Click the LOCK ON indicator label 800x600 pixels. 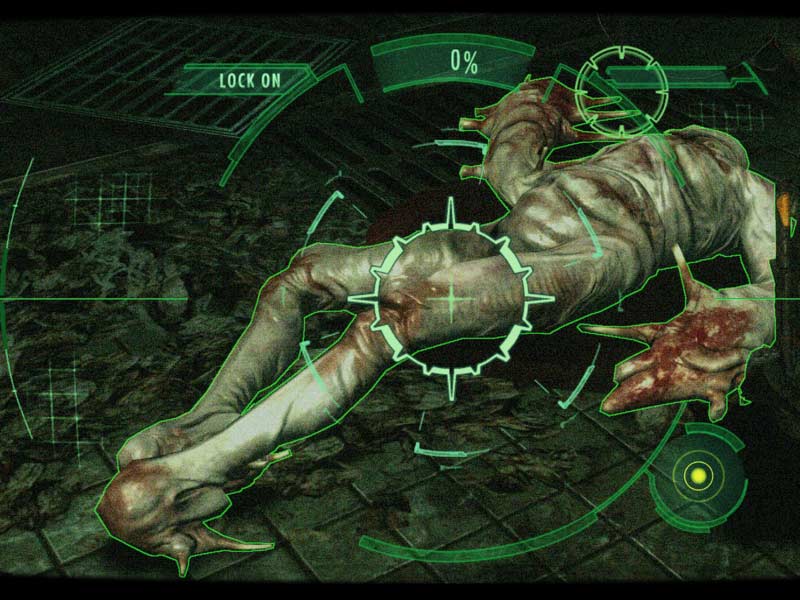(249, 80)
